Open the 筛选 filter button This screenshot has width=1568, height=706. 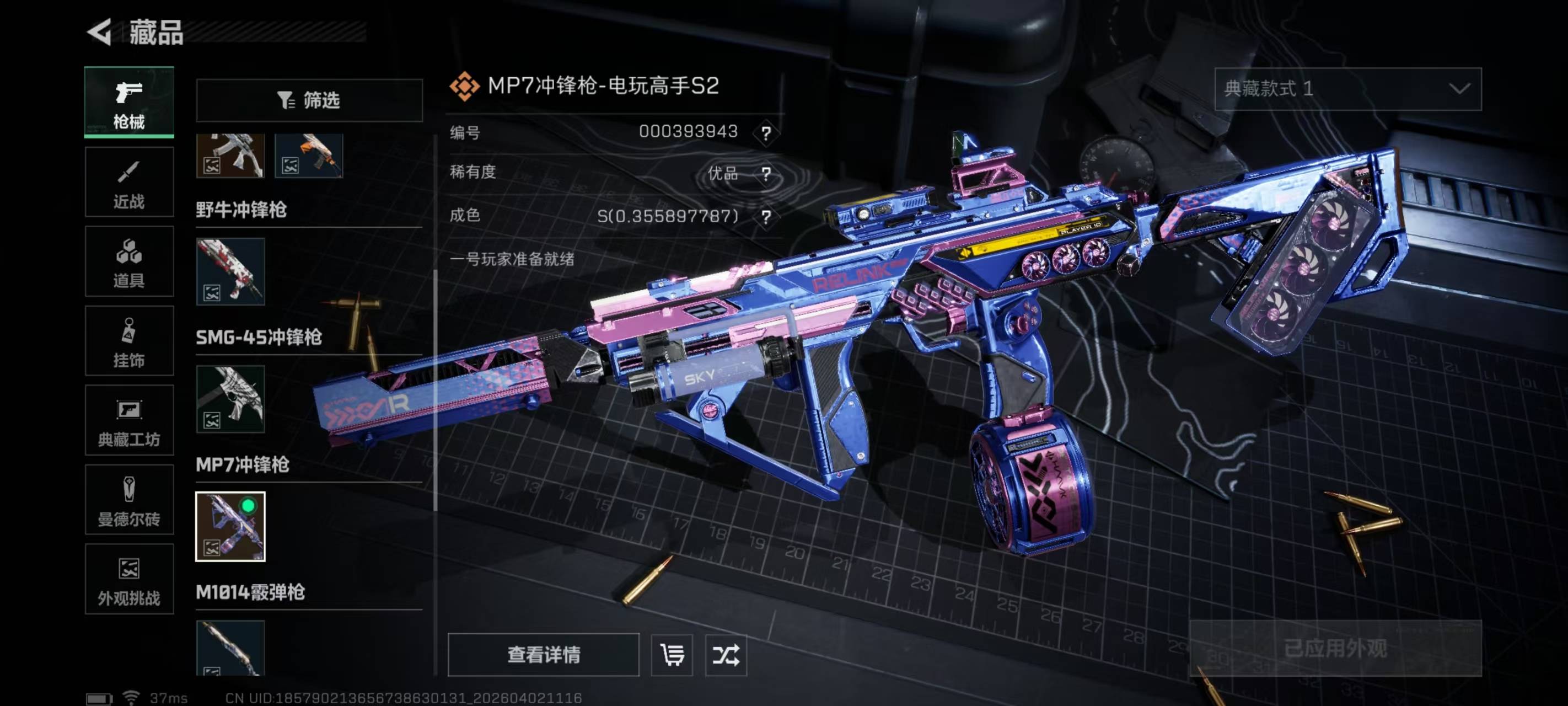pyautogui.click(x=309, y=100)
